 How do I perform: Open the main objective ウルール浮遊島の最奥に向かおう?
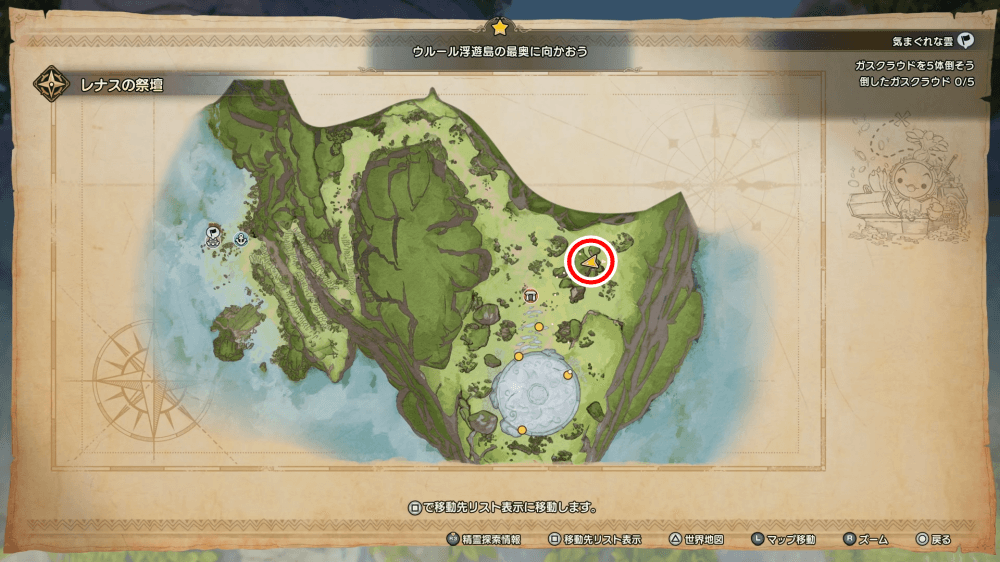pos(500,50)
